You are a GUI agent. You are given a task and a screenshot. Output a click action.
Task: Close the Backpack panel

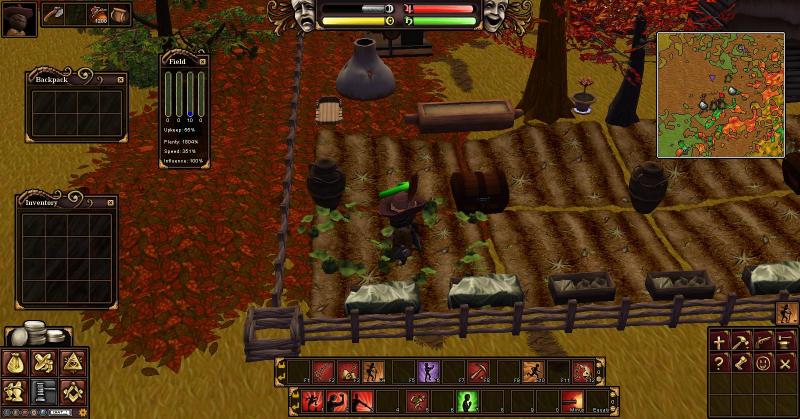[121, 79]
